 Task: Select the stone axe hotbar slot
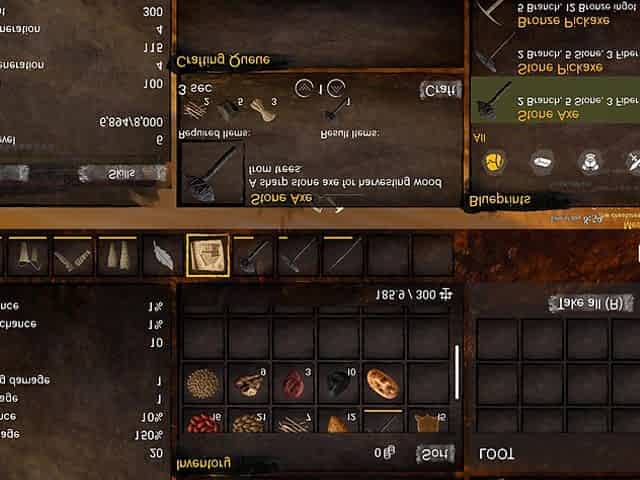253,256
